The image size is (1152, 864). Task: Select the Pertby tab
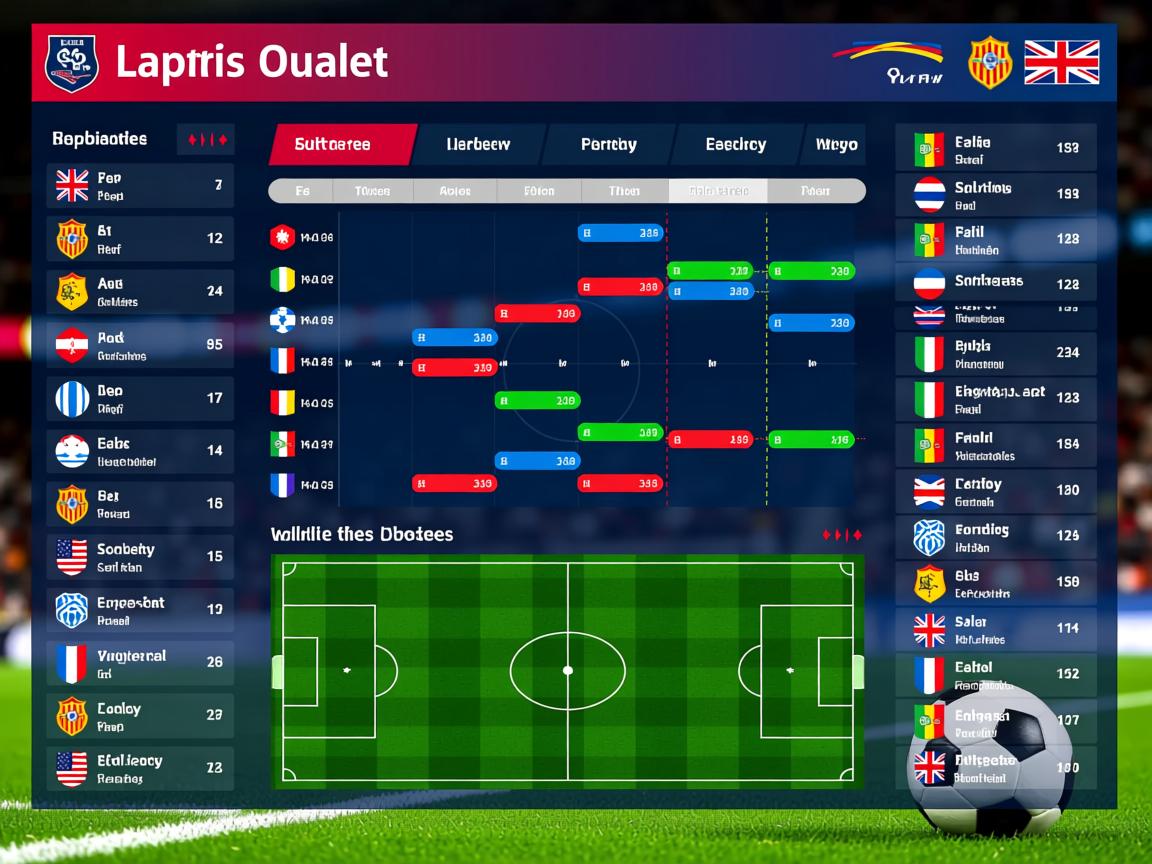608,145
